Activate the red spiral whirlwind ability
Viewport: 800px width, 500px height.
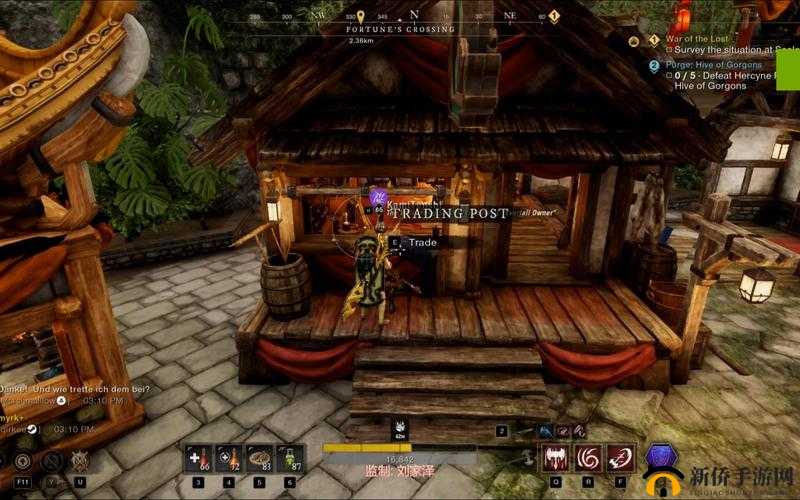click(x=589, y=459)
